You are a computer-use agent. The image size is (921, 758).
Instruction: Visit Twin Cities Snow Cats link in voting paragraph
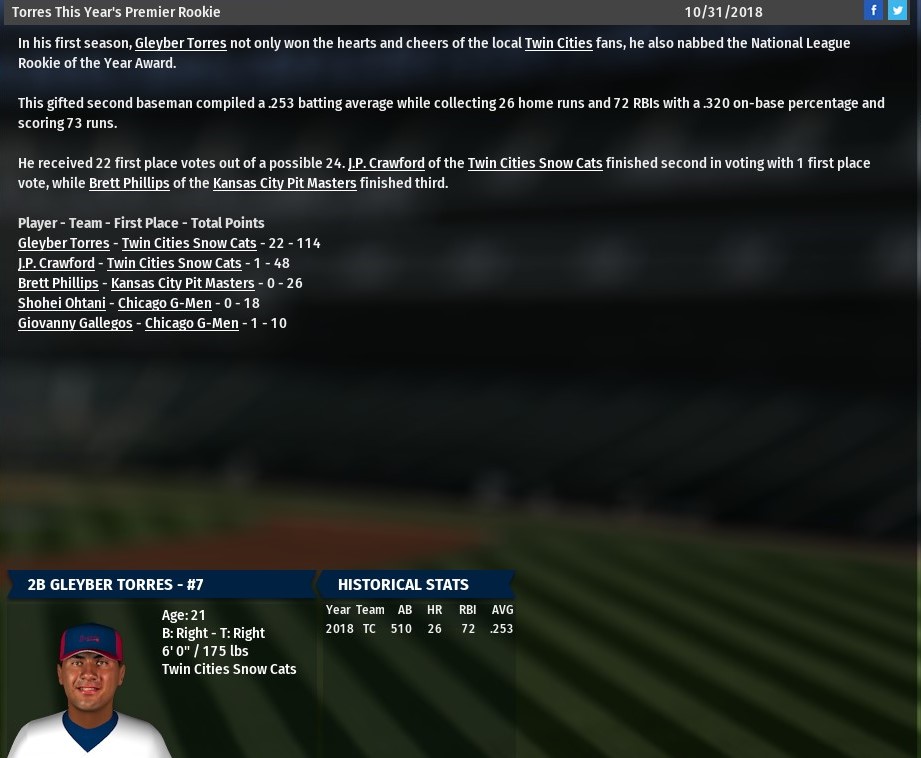(535, 164)
